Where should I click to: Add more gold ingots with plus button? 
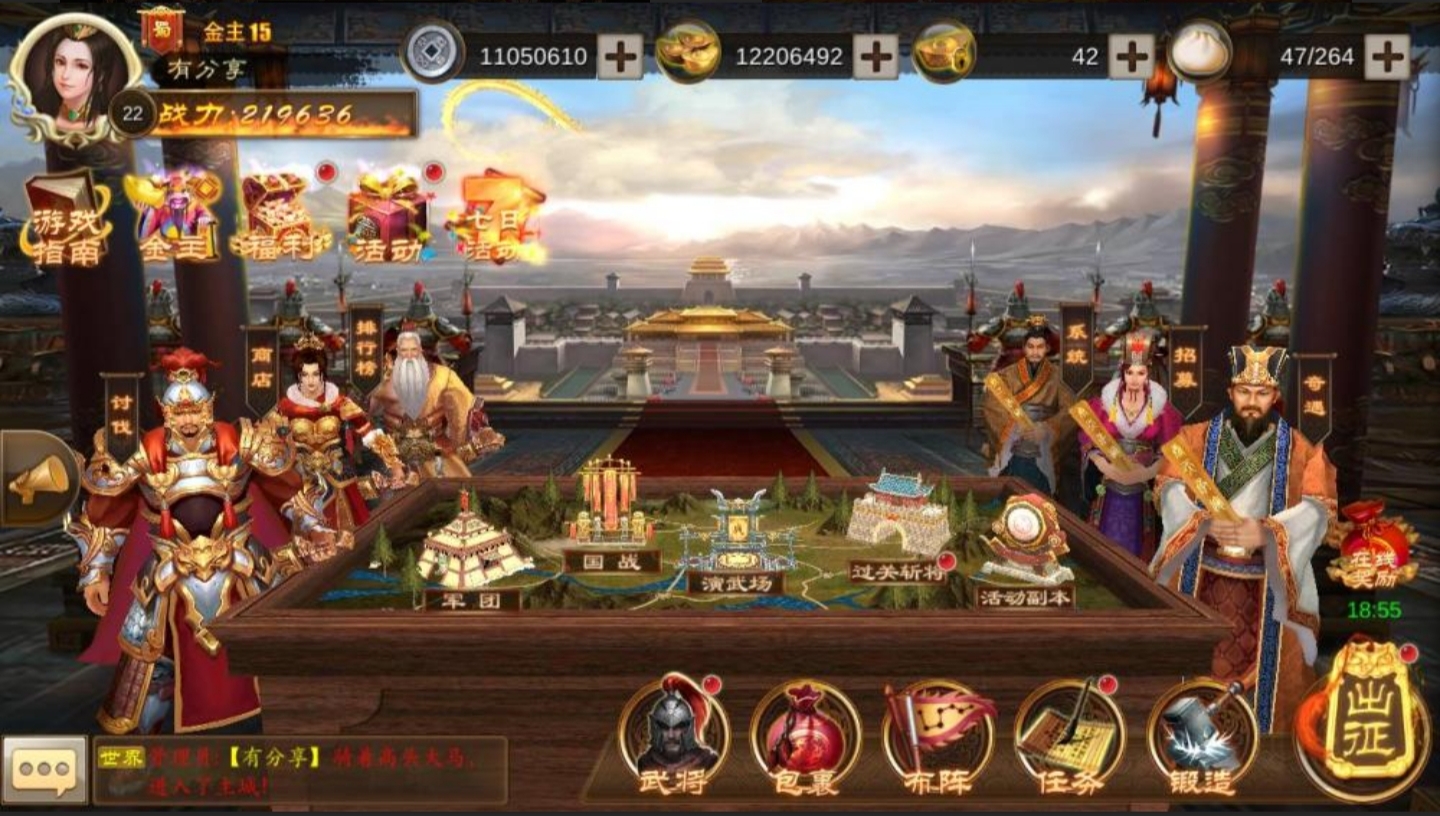click(875, 56)
